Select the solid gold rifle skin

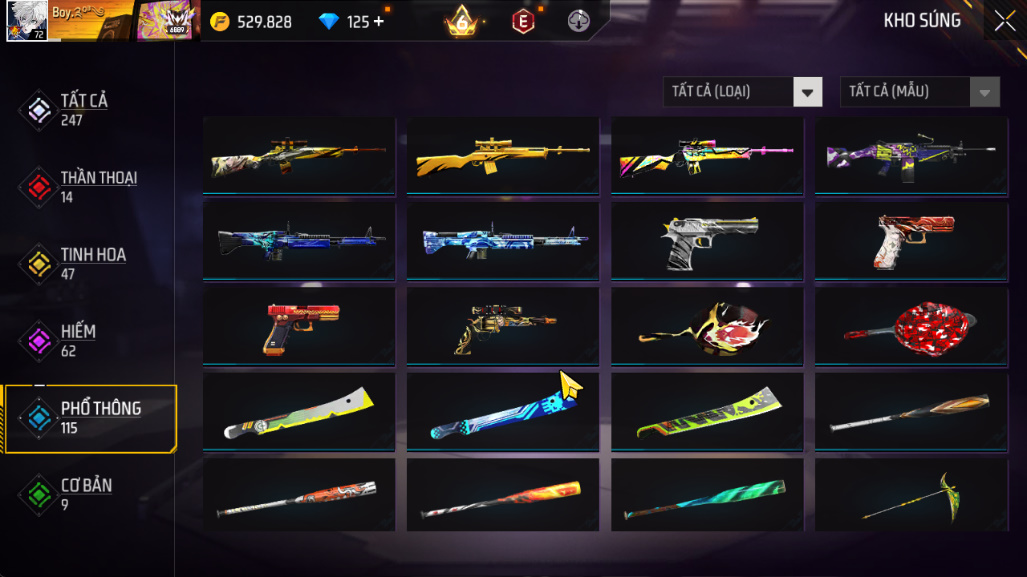[x=503, y=155]
